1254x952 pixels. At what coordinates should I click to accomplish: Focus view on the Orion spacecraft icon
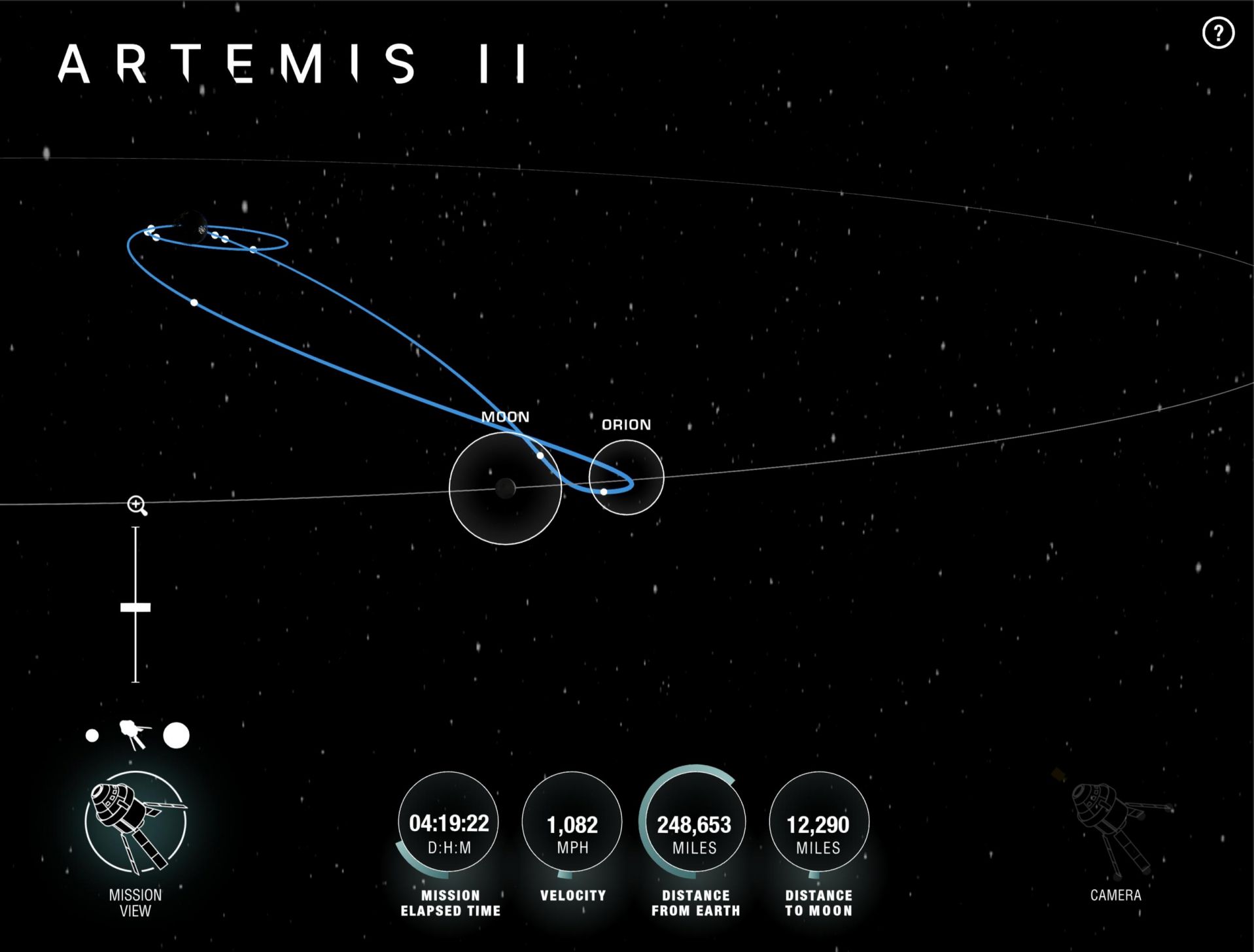134,735
